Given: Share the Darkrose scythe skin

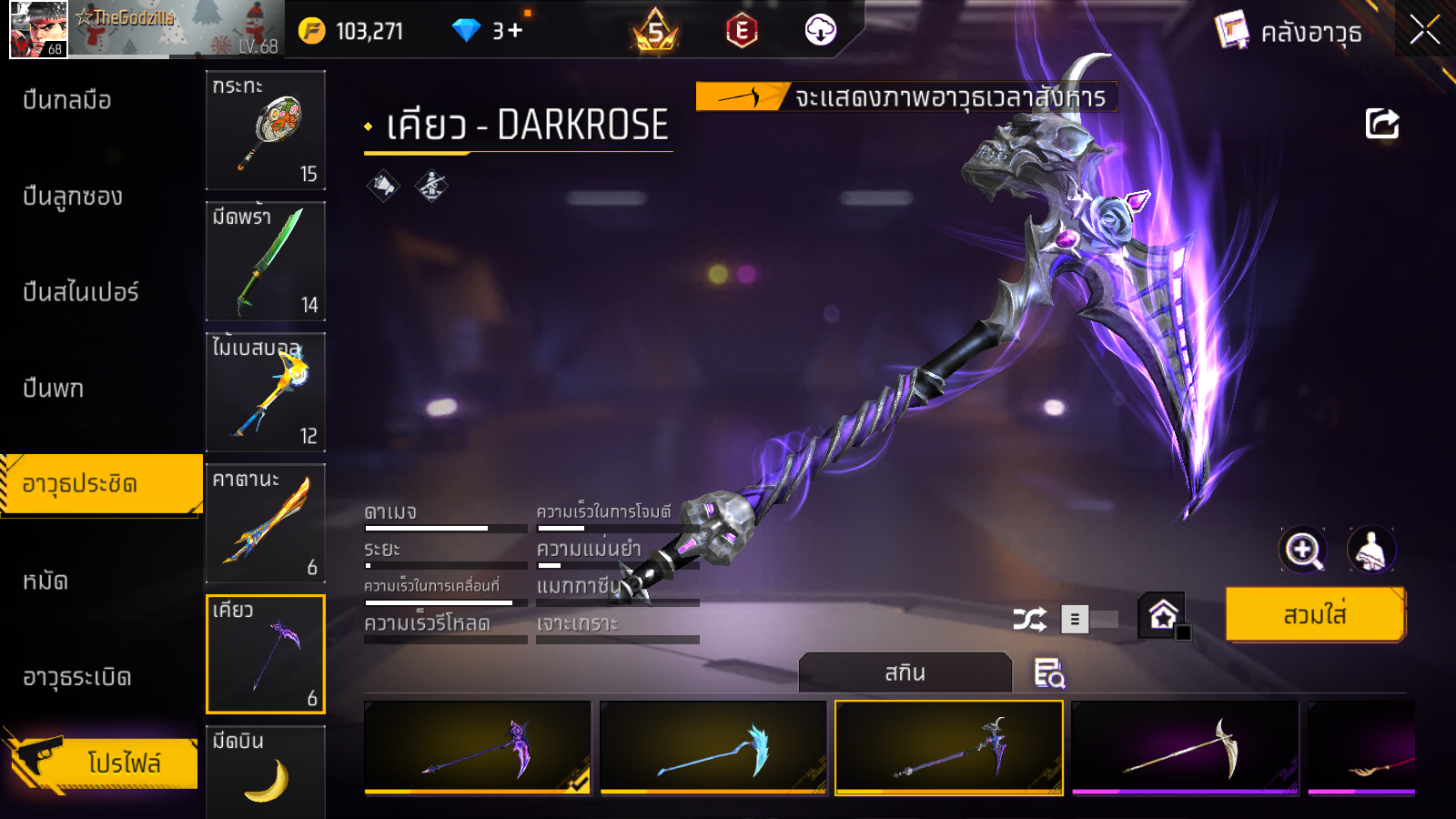Looking at the screenshot, I should [x=1381, y=124].
